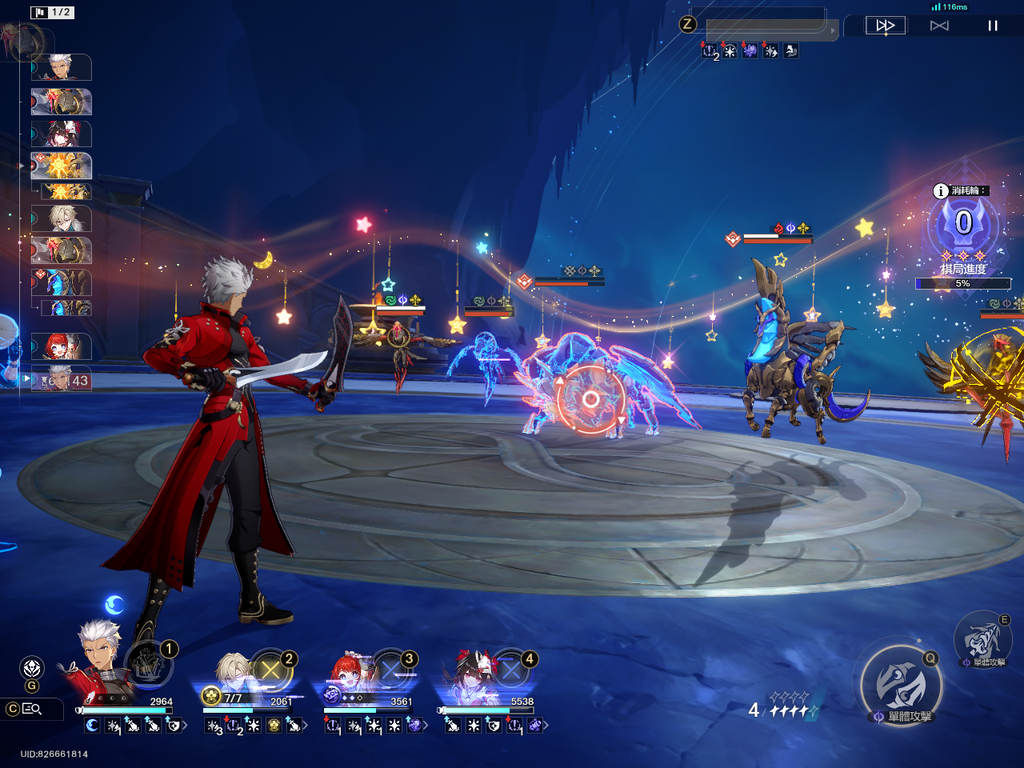This screenshot has width=1024, height=768.
Task: Expand the white-haired character's buff list arrow
Action: tap(183, 726)
